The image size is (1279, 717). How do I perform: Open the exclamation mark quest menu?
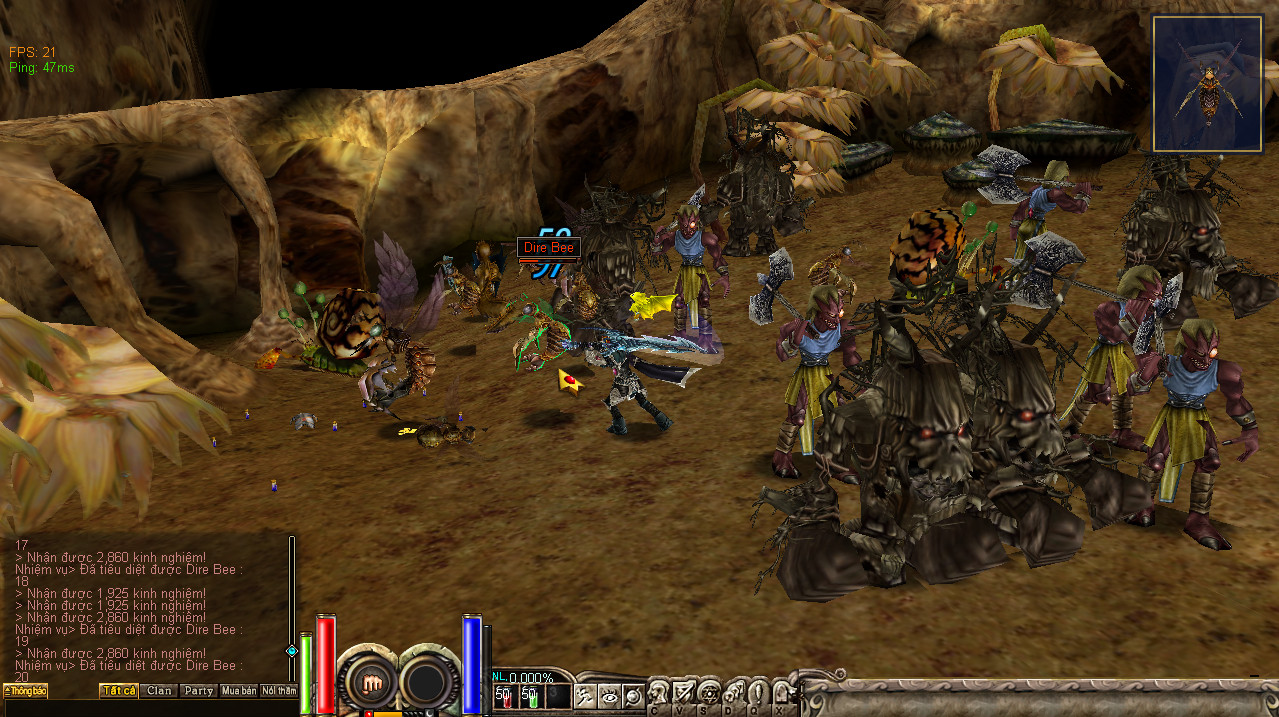(x=758, y=694)
